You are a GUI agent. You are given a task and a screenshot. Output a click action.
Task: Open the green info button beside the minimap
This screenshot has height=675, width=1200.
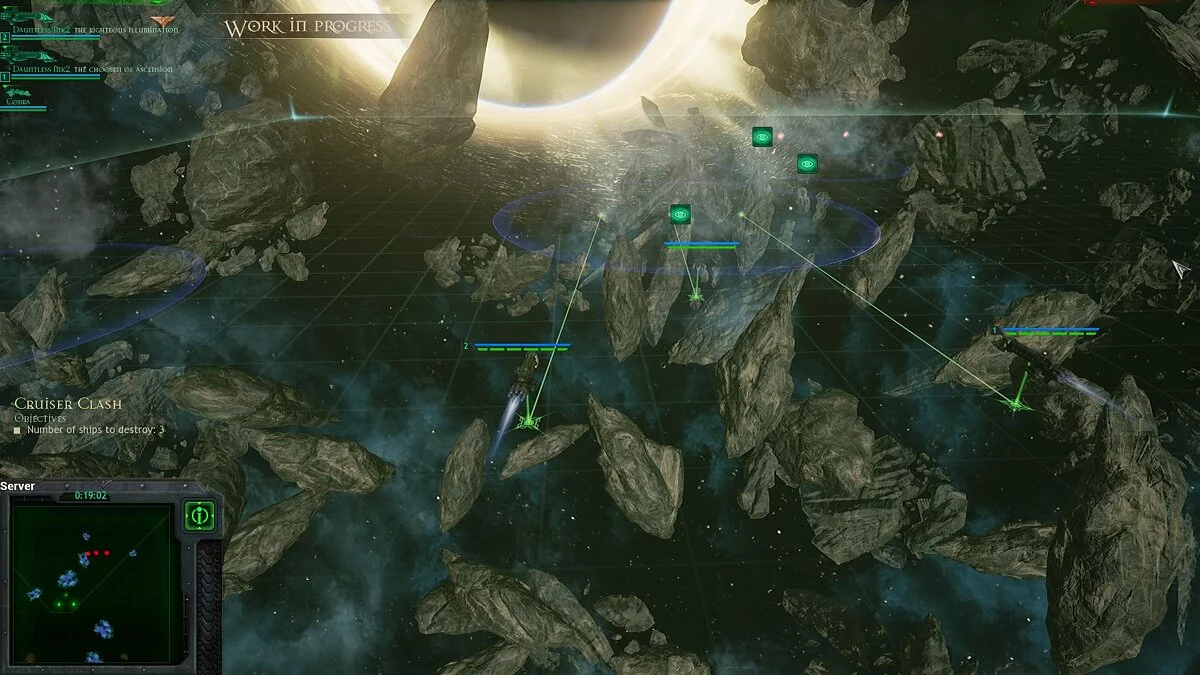[199, 517]
